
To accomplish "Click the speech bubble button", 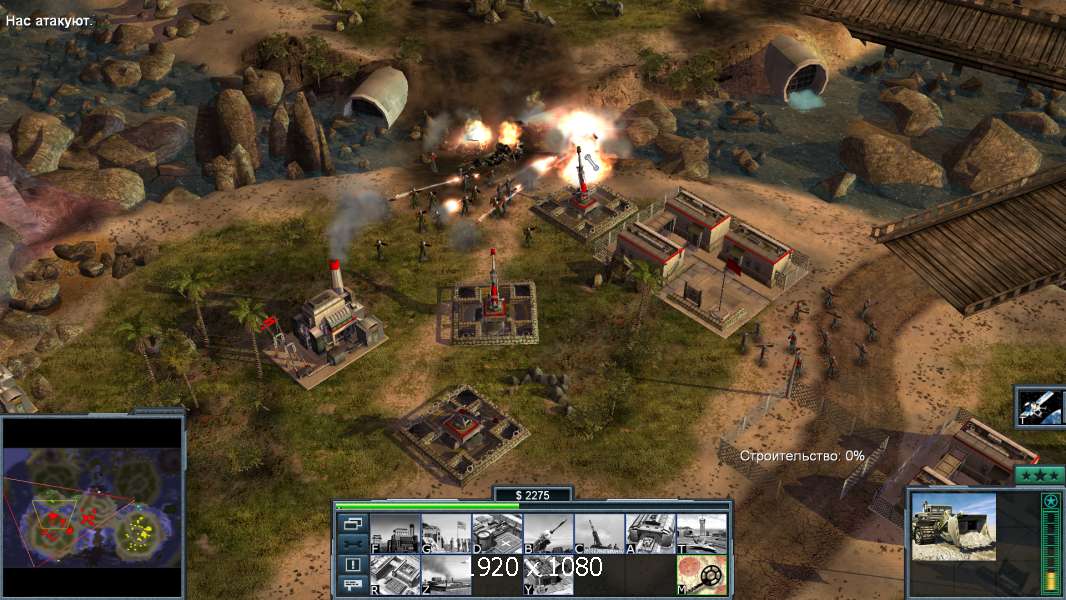I will 352,586.
